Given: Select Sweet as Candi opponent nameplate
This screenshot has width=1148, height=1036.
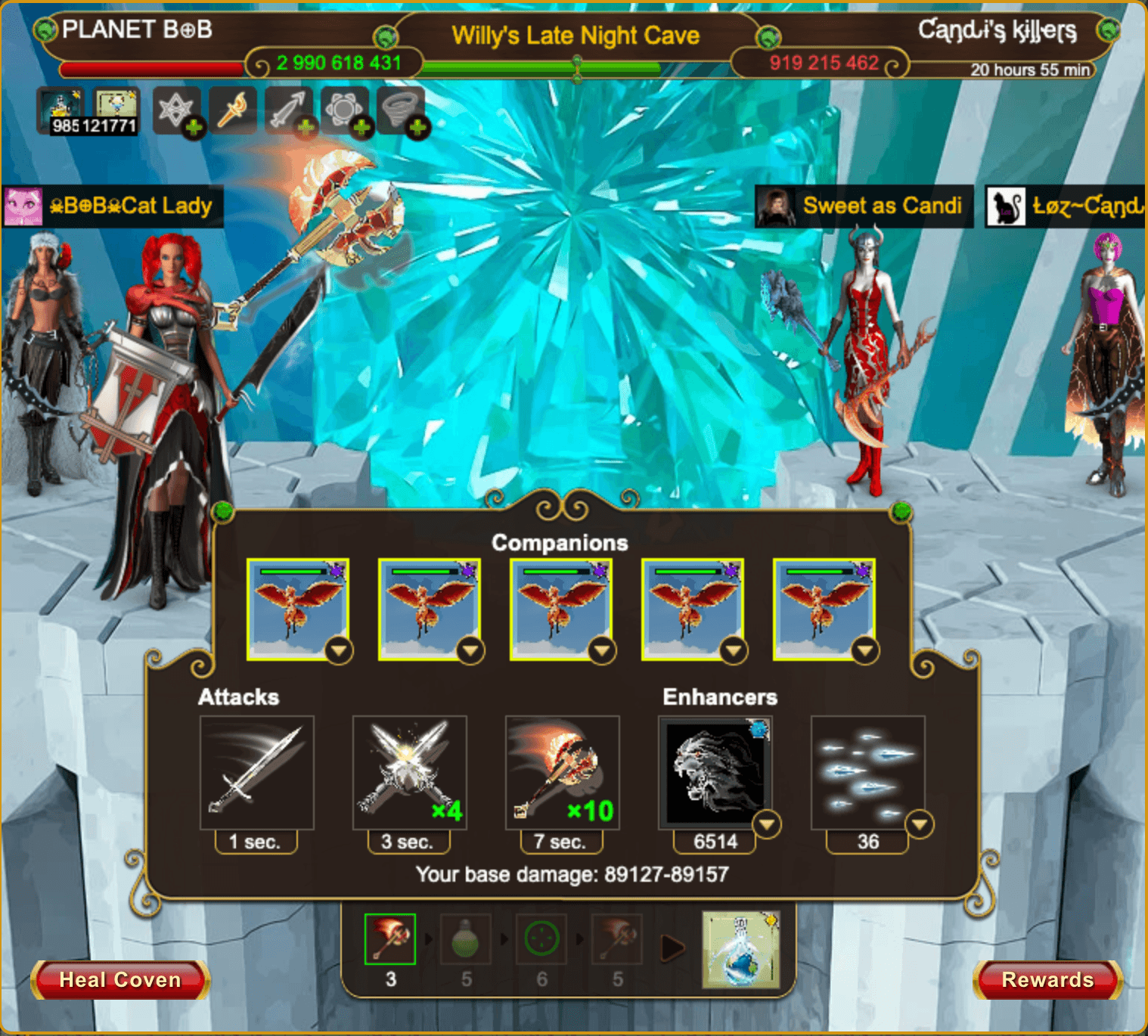Looking at the screenshot, I should 864,206.
